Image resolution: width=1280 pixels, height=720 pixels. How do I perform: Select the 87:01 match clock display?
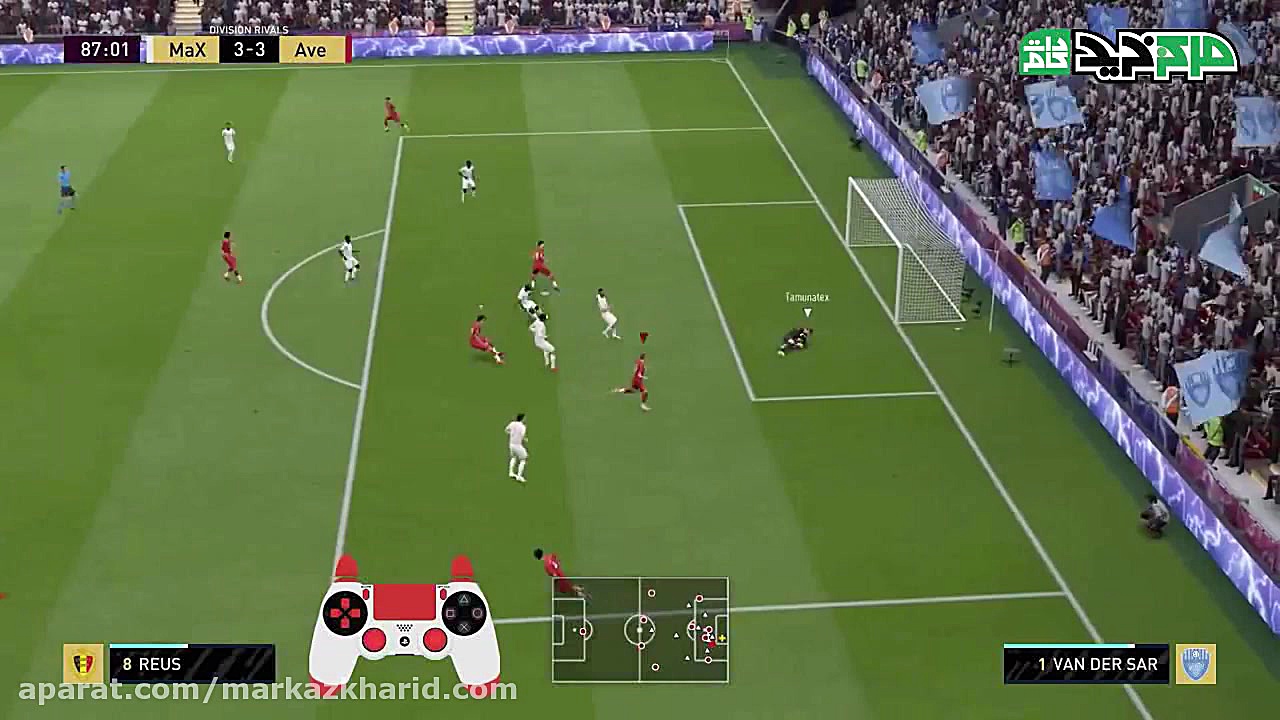click(103, 49)
